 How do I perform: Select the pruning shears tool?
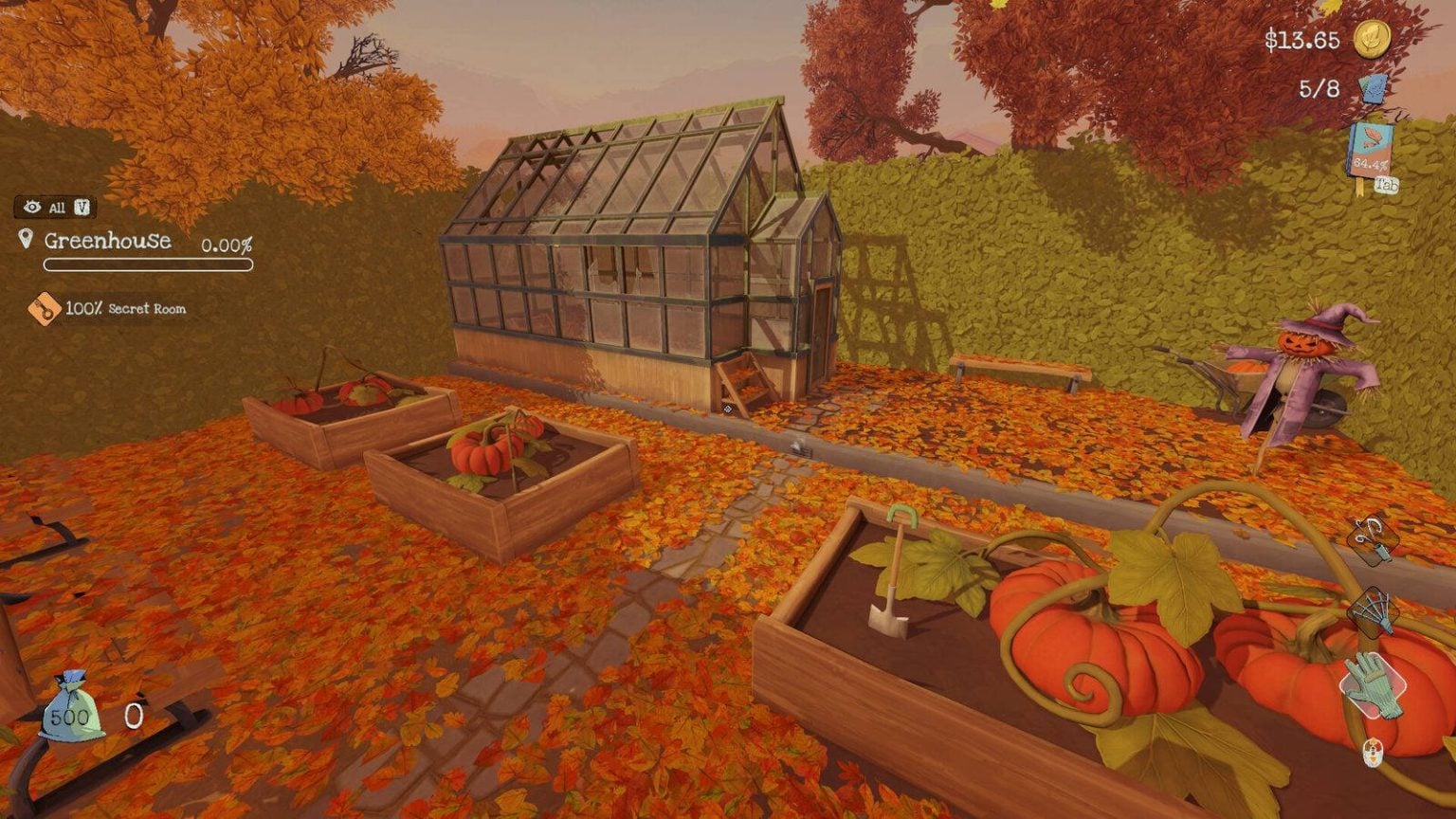(1373, 540)
